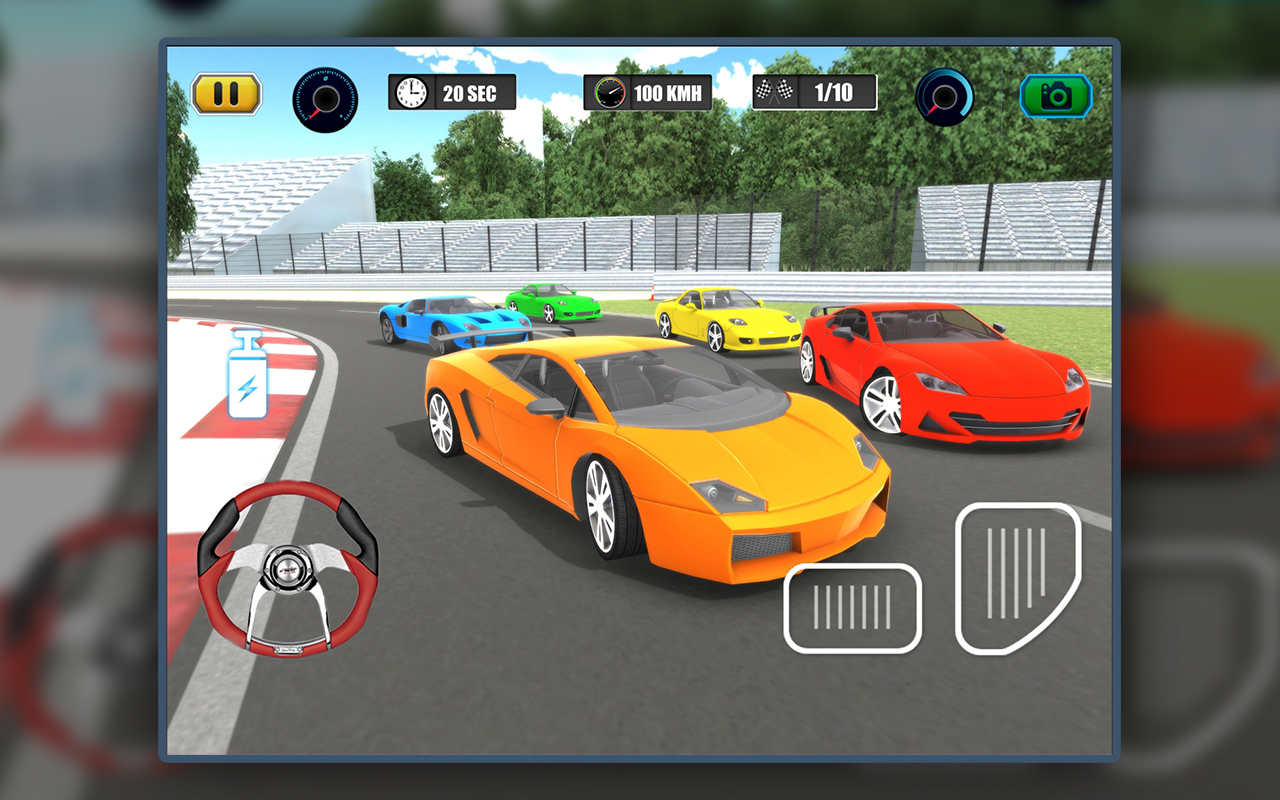Viewport: 1280px width, 800px height.
Task: Tap the 1/10 lap counter display
Action: click(x=835, y=92)
